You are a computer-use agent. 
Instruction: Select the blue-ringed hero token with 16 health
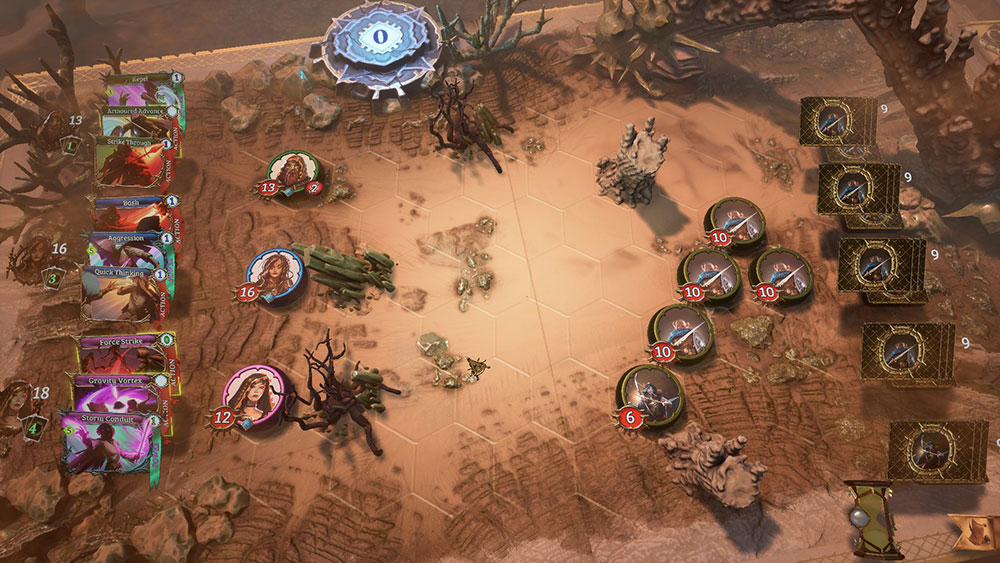point(270,273)
